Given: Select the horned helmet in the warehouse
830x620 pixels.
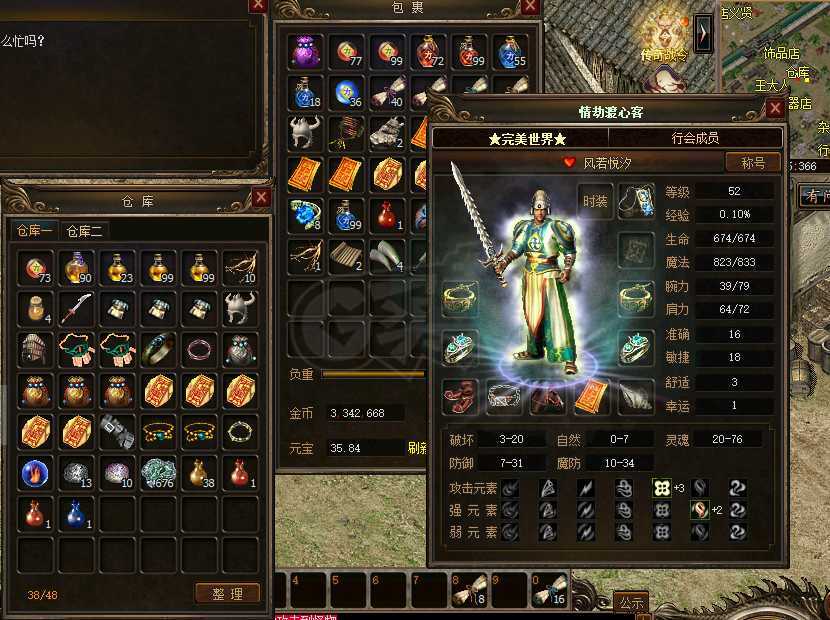Looking at the screenshot, I should click(x=239, y=309).
